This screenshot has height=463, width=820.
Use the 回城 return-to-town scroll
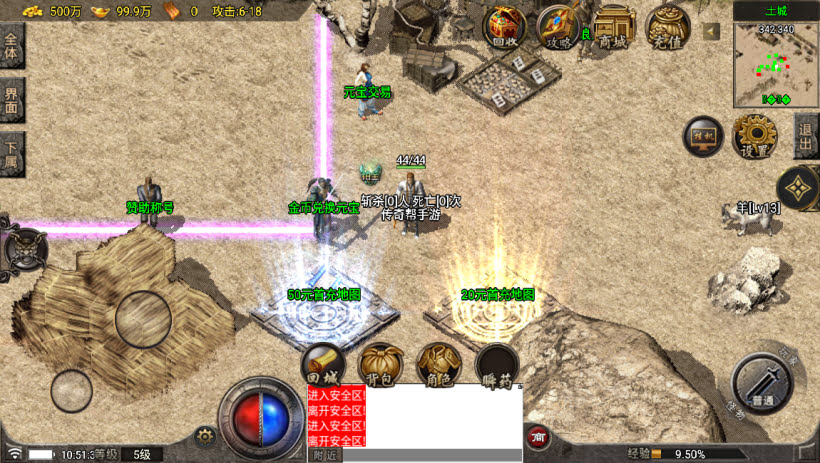pyautogui.click(x=322, y=363)
